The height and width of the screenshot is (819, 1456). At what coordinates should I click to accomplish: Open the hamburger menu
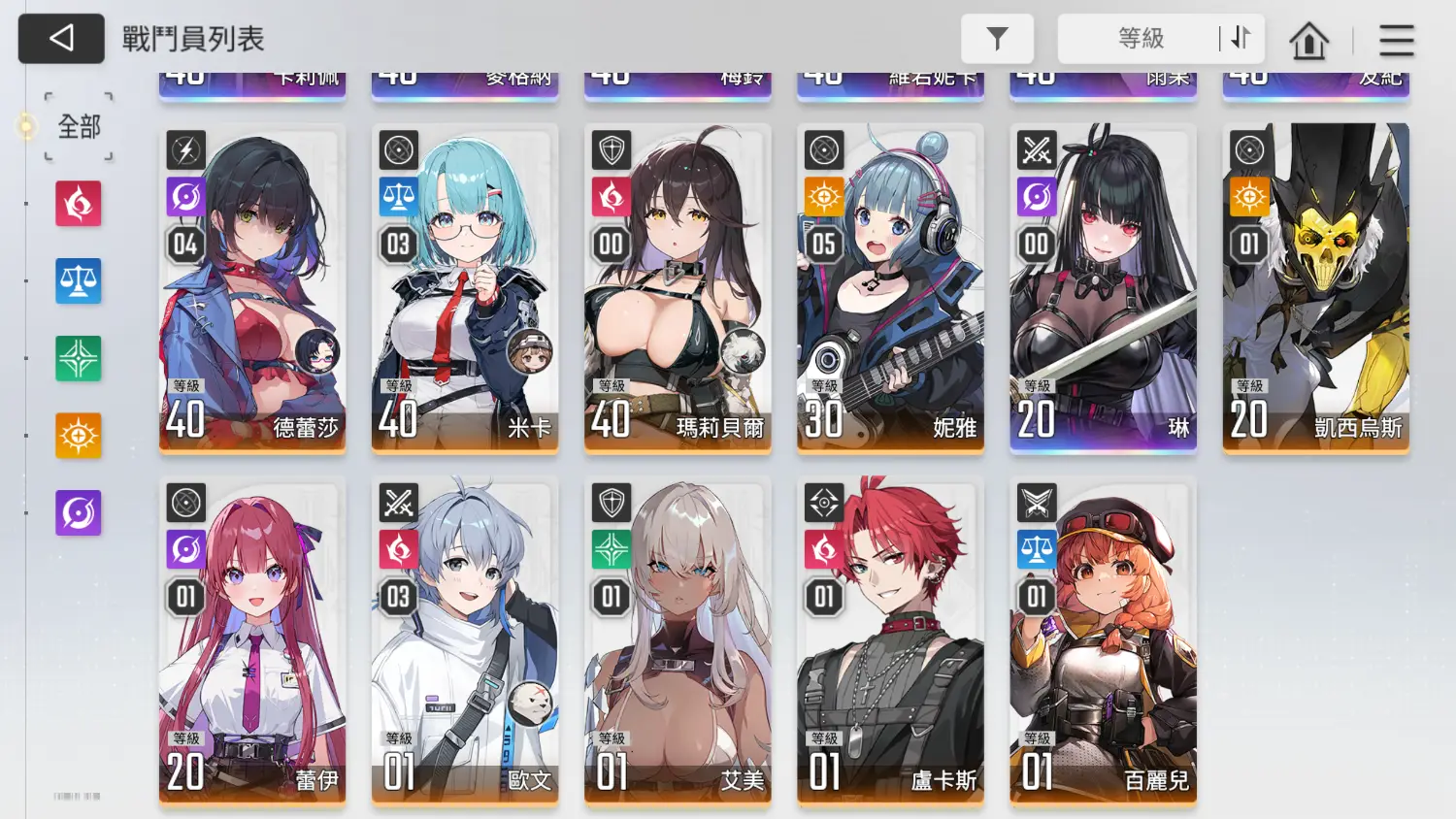point(1396,41)
